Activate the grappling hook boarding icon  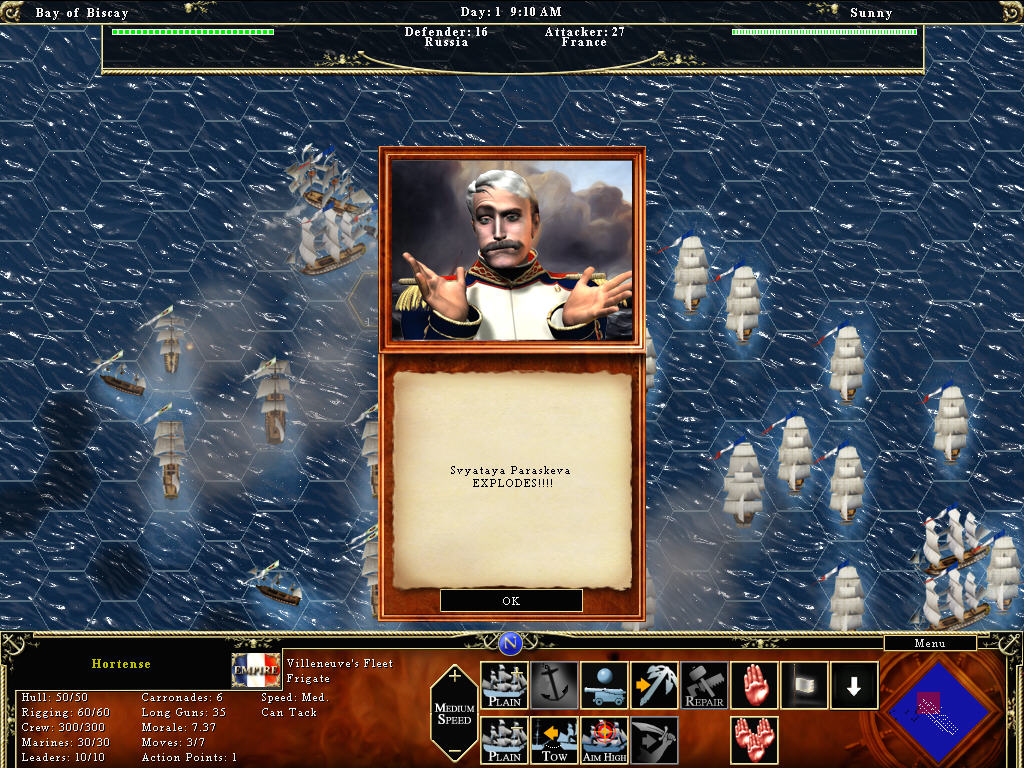[655, 685]
